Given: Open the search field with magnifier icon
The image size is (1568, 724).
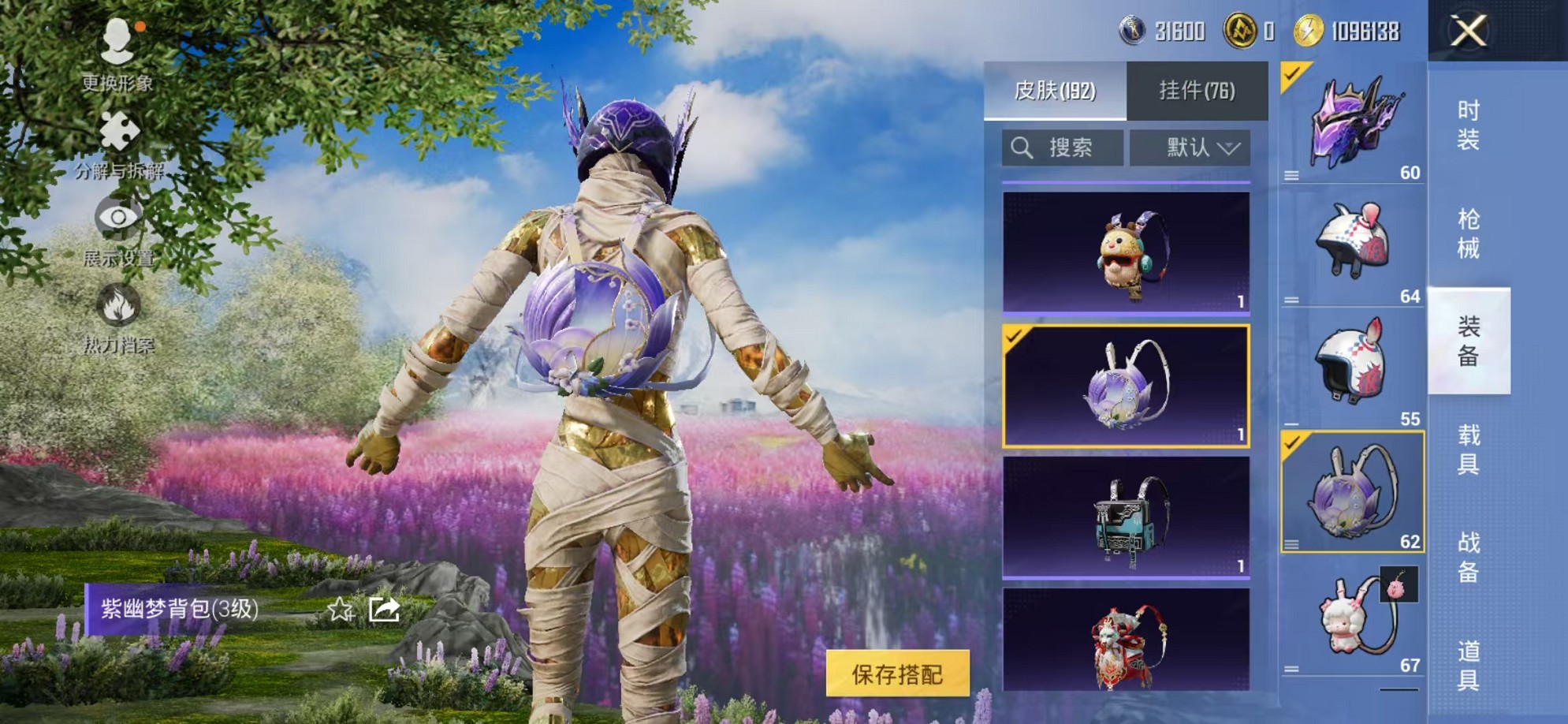Looking at the screenshot, I should pyautogui.click(x=1060, y=147).
